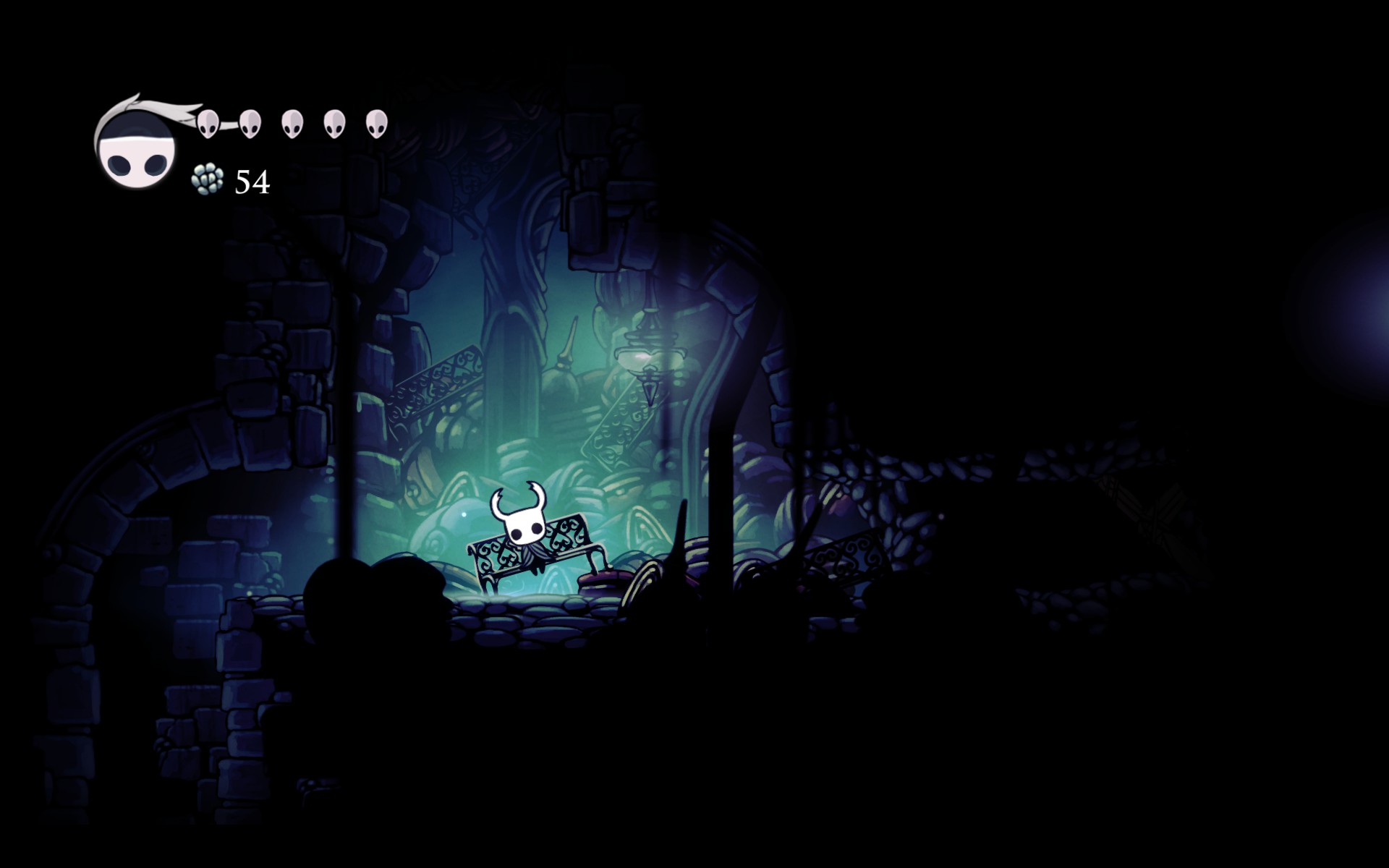Select the first health mask icon
This screenshot has width=1389, height=868.
tap(208, 123)
